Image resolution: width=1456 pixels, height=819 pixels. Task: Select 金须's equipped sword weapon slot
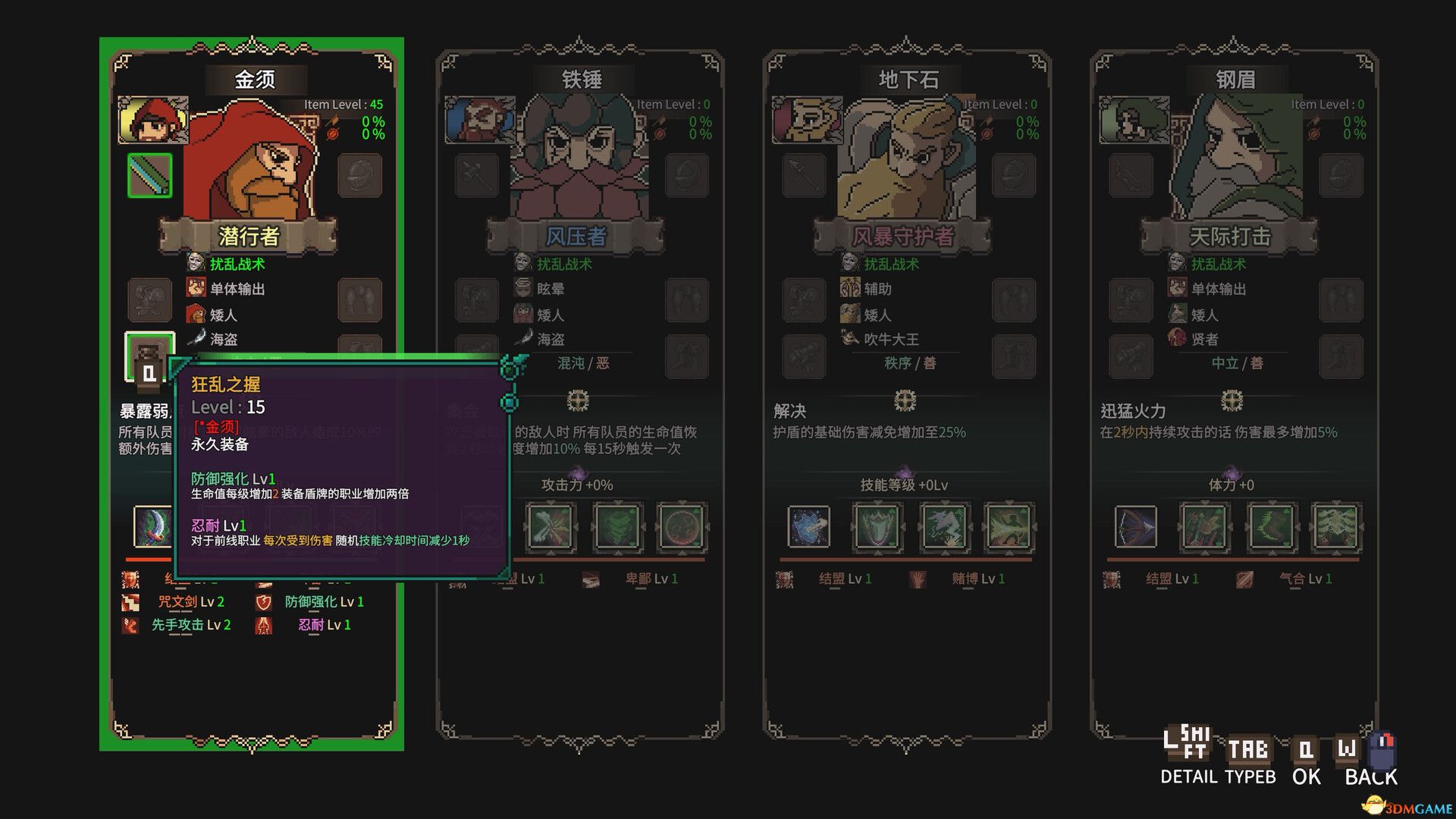[x=149, y=174]
